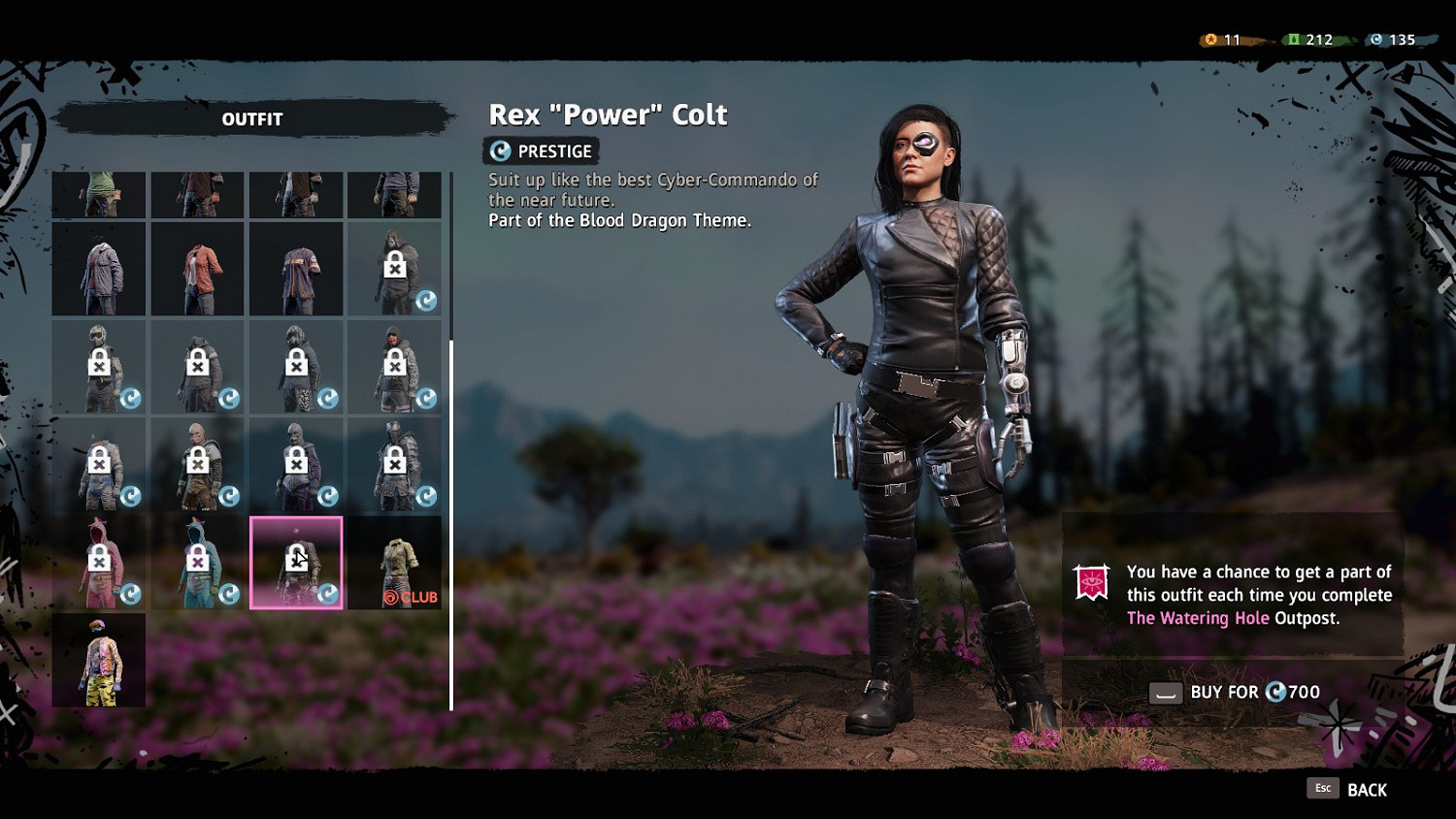Choose the Ubisoft Club outfit tile
The image size is (1456, 819).
click(395, 563)
